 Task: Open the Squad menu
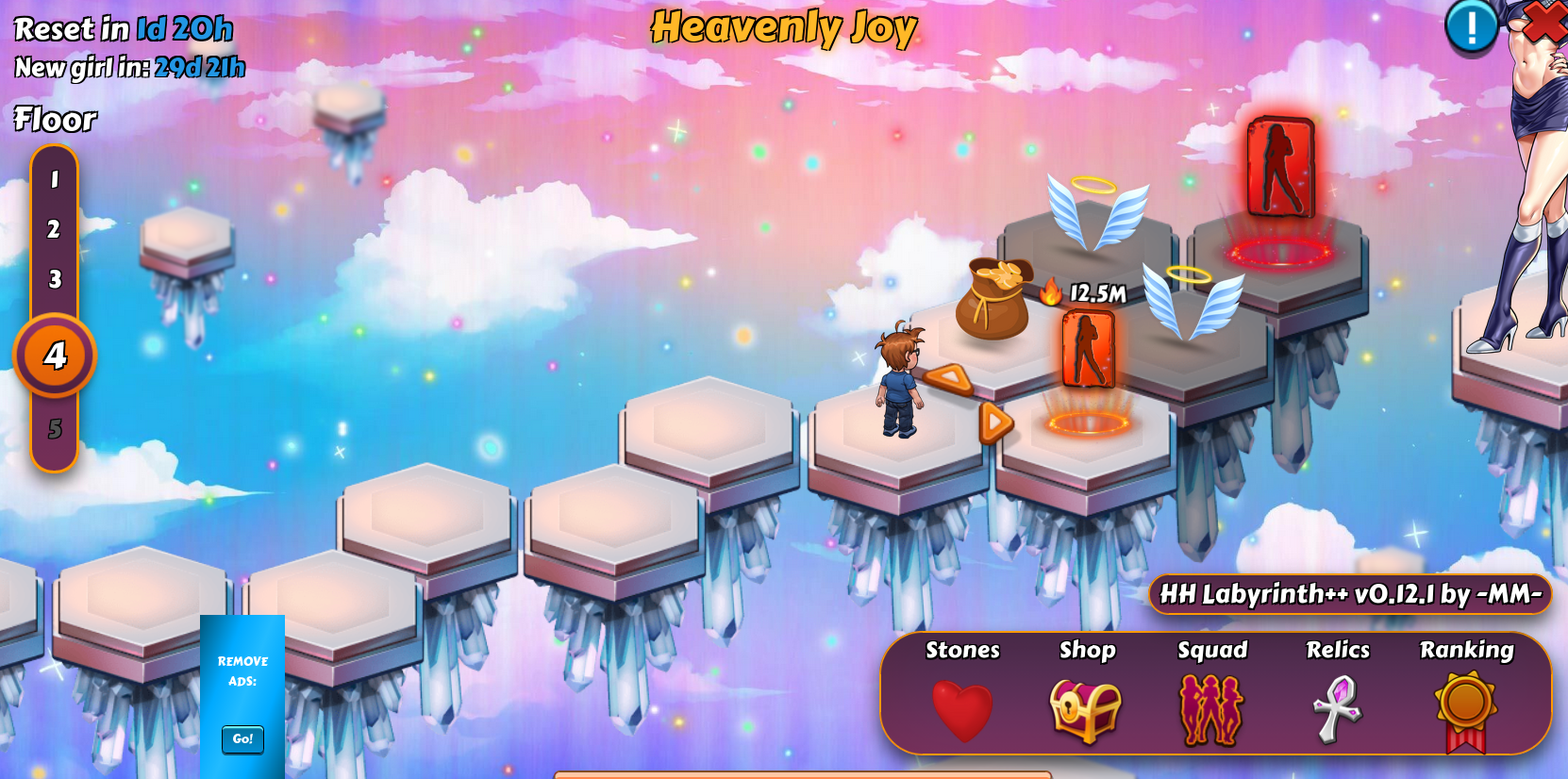(1212, 709)
